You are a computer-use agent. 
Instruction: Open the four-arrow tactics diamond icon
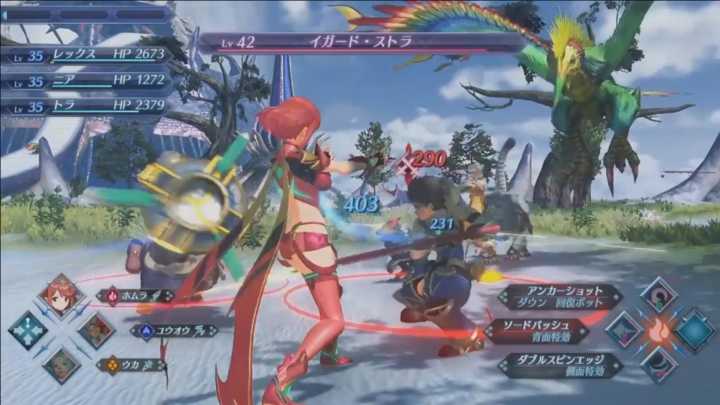tap(27, 330)
